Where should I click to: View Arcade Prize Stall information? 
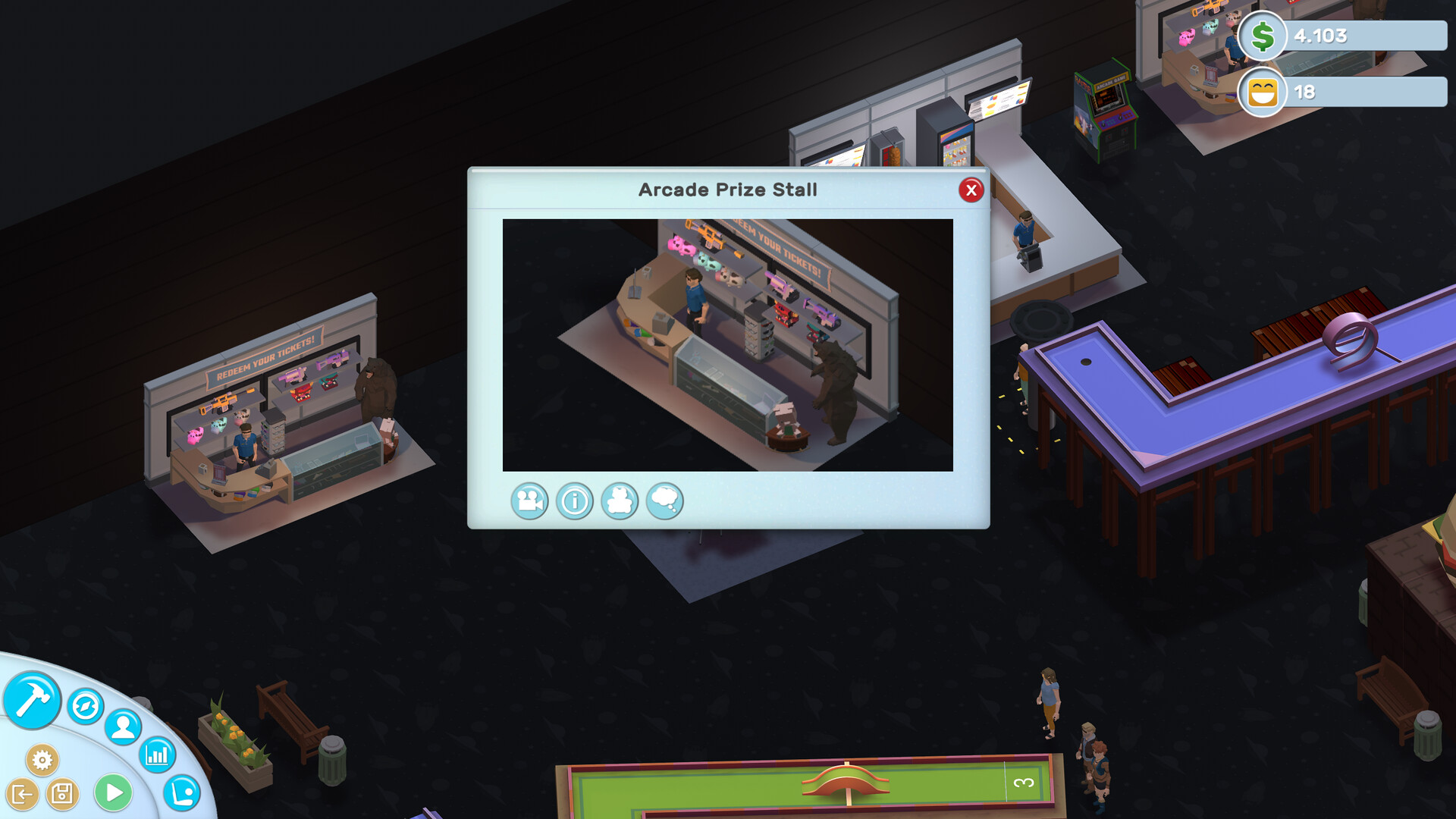(574, 501)
